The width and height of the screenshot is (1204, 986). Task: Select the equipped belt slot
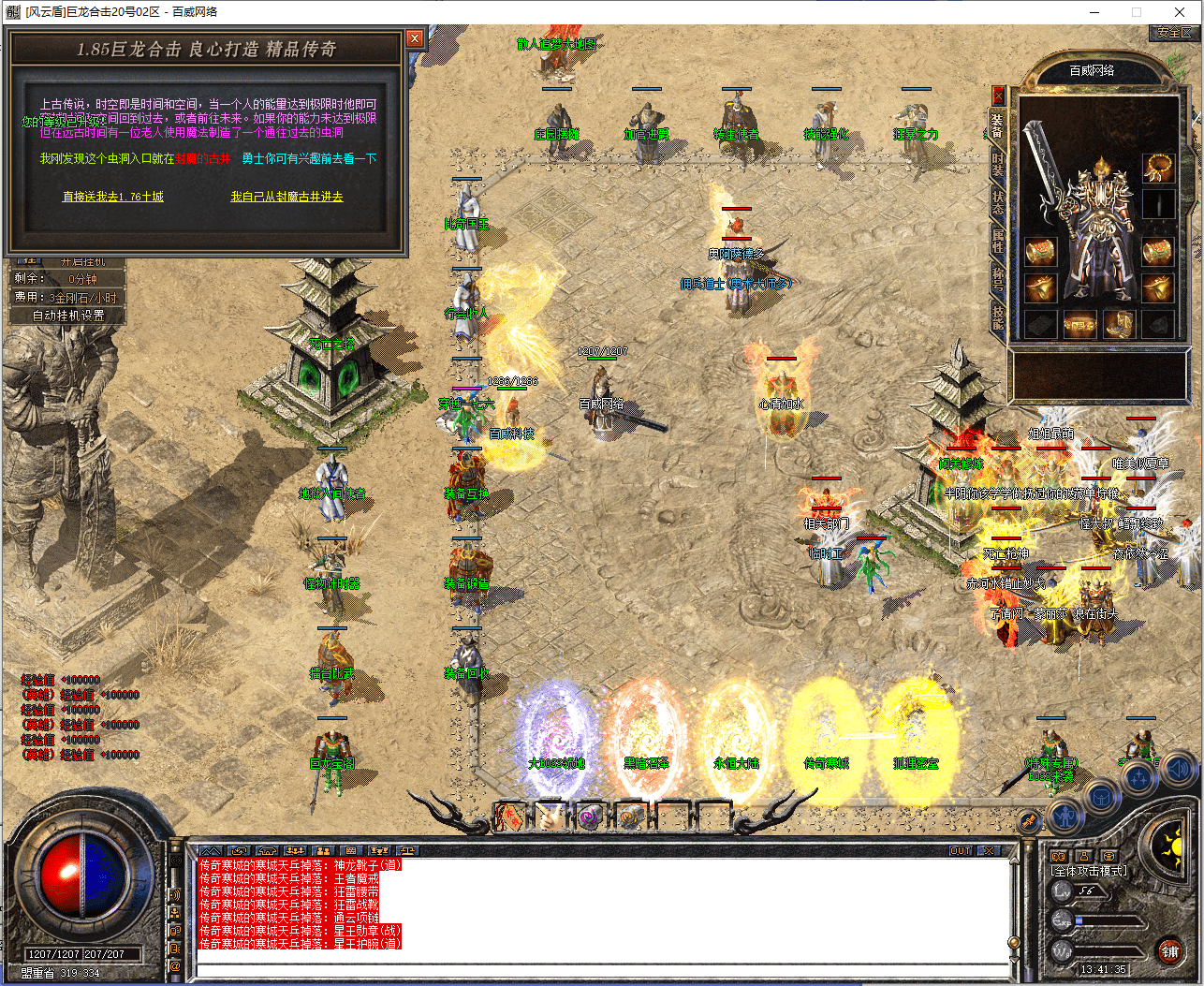(1079, 325)
